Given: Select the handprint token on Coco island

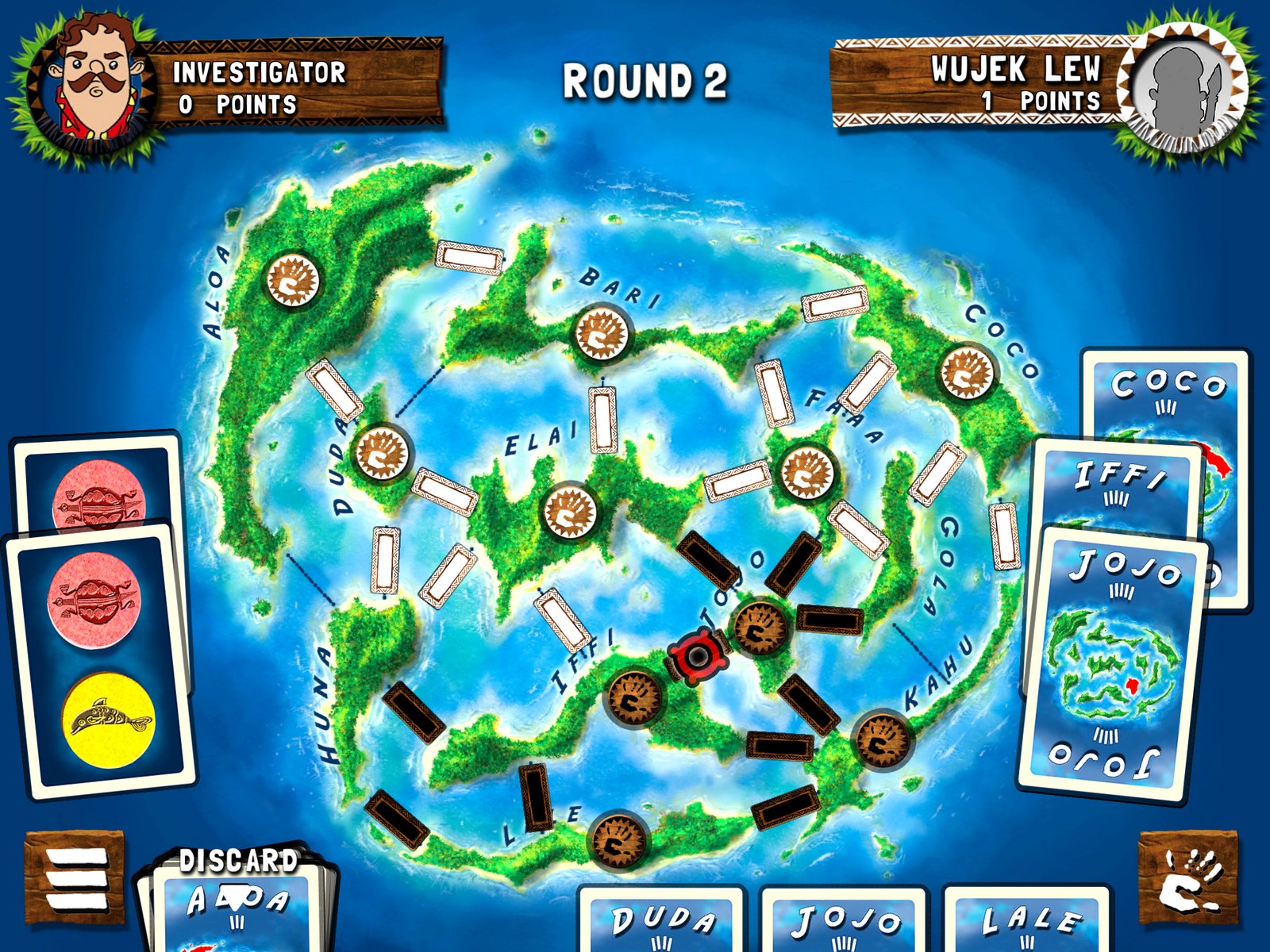Looking at the screenshot, I should click(x=967, y=371).
